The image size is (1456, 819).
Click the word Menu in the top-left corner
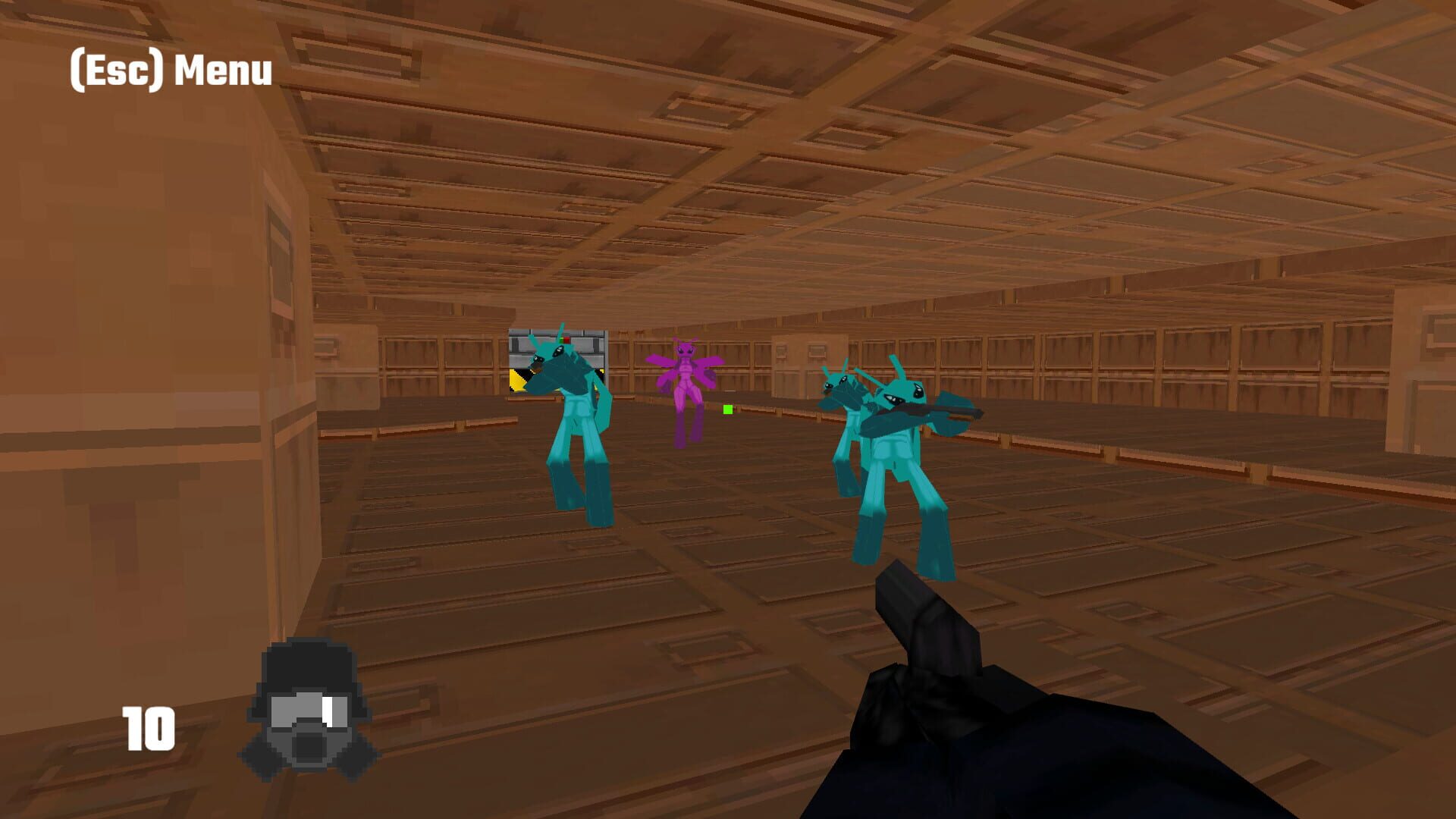coord(224,68)
